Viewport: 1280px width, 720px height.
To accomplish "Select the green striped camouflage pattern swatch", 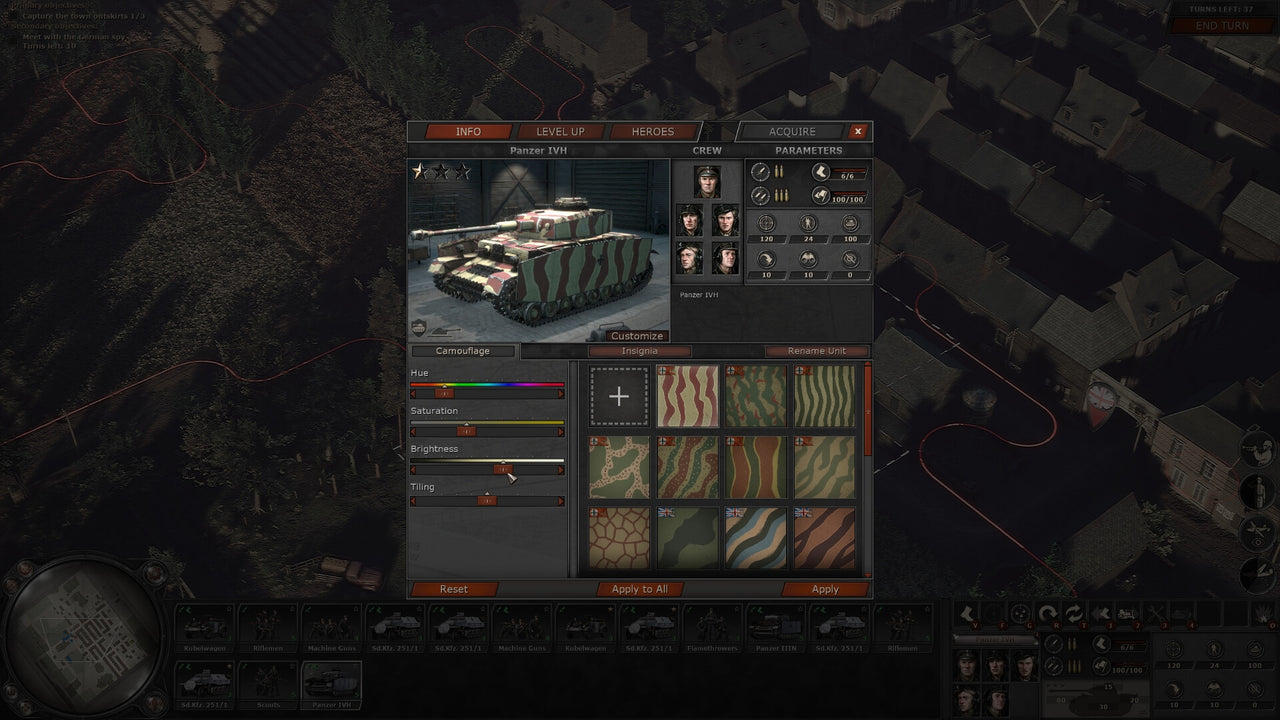I will 826,396.
